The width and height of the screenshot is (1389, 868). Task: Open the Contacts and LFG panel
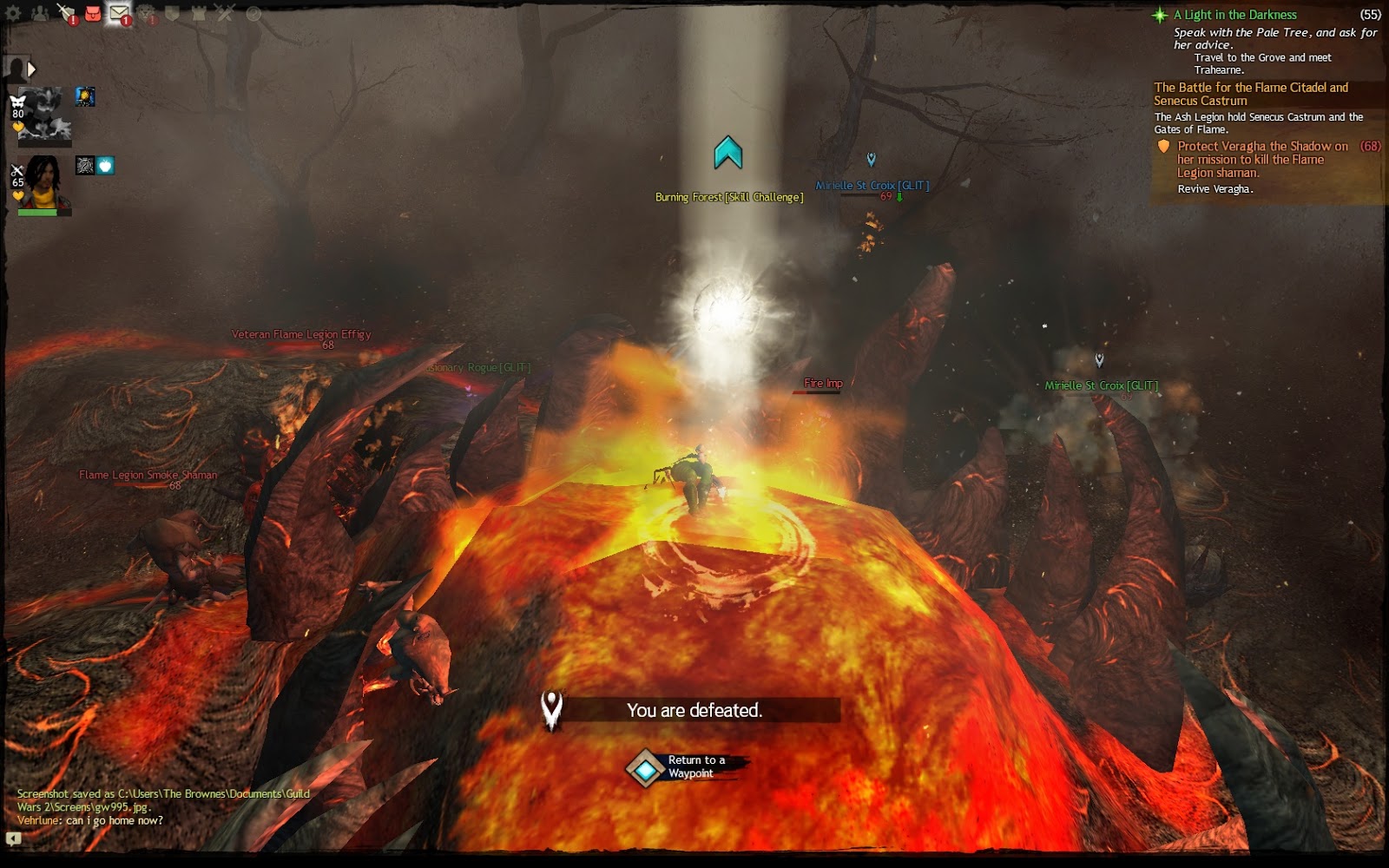click(39, 12)
